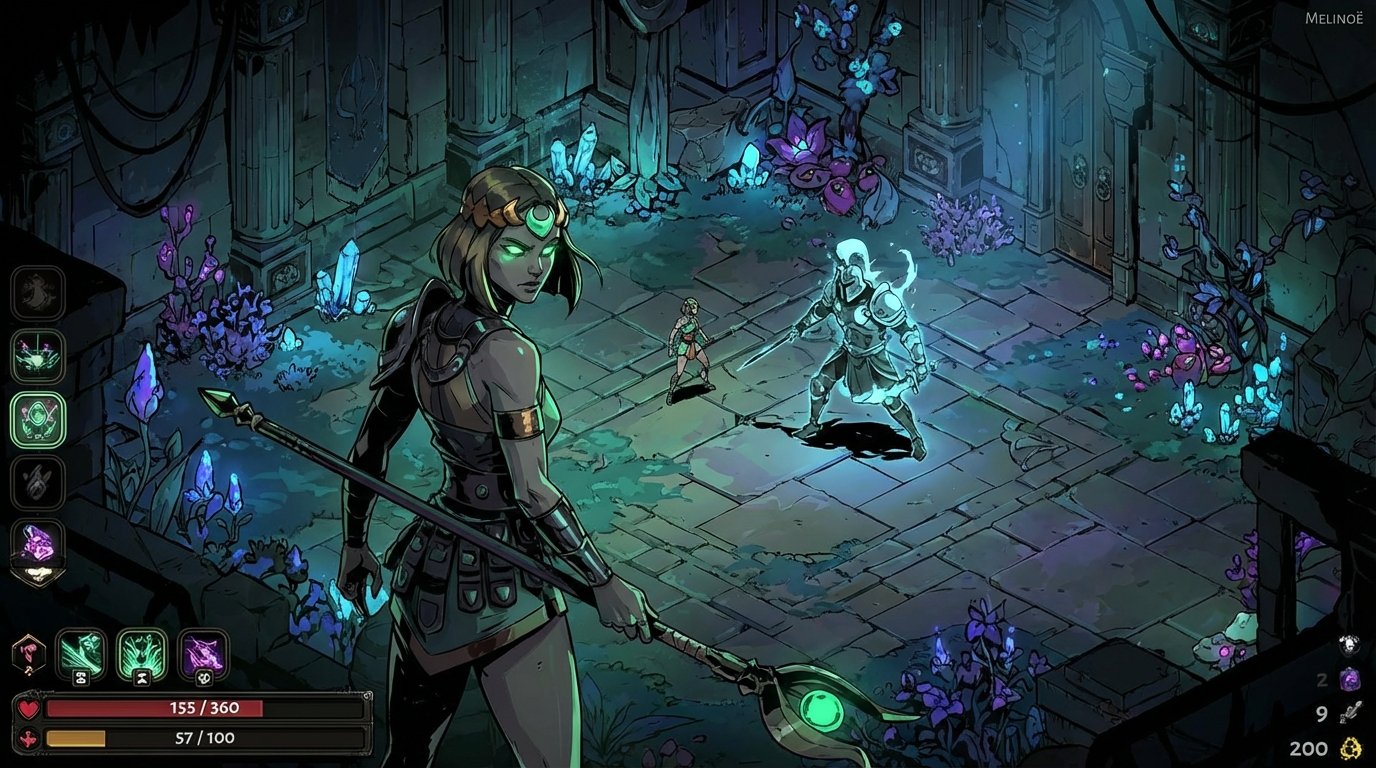Select the highlighted green egg-shaped ability icon
Screen dimensions: 1376x768
point(37,418)
